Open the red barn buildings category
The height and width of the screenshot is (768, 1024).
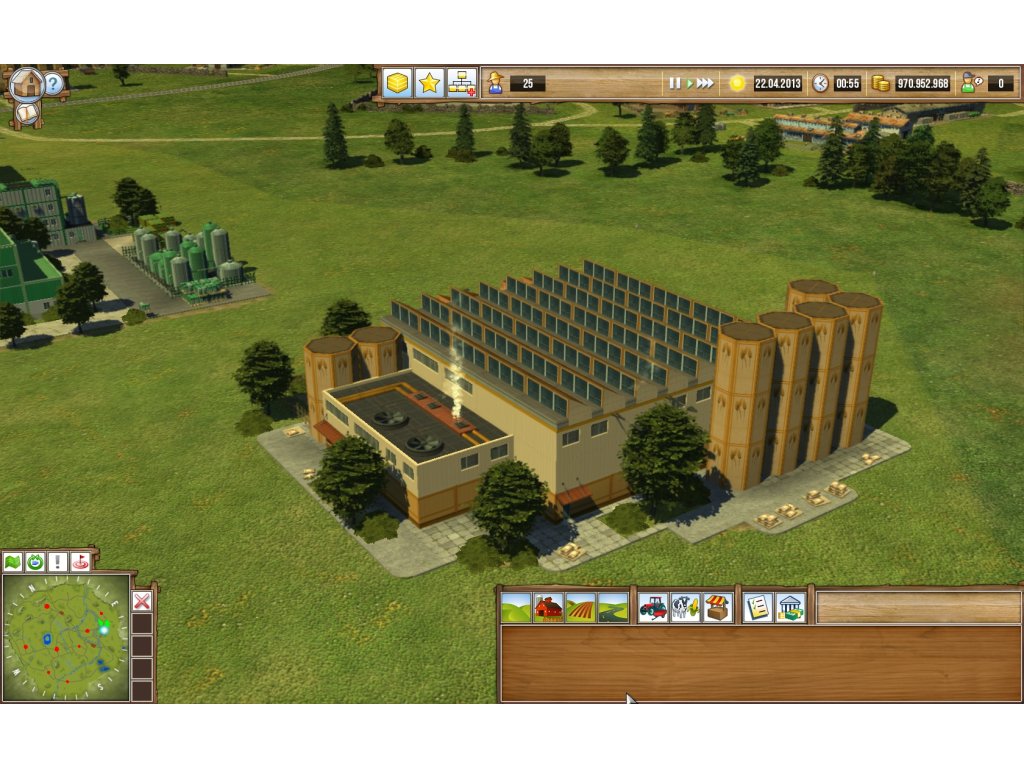coord(548,608)
